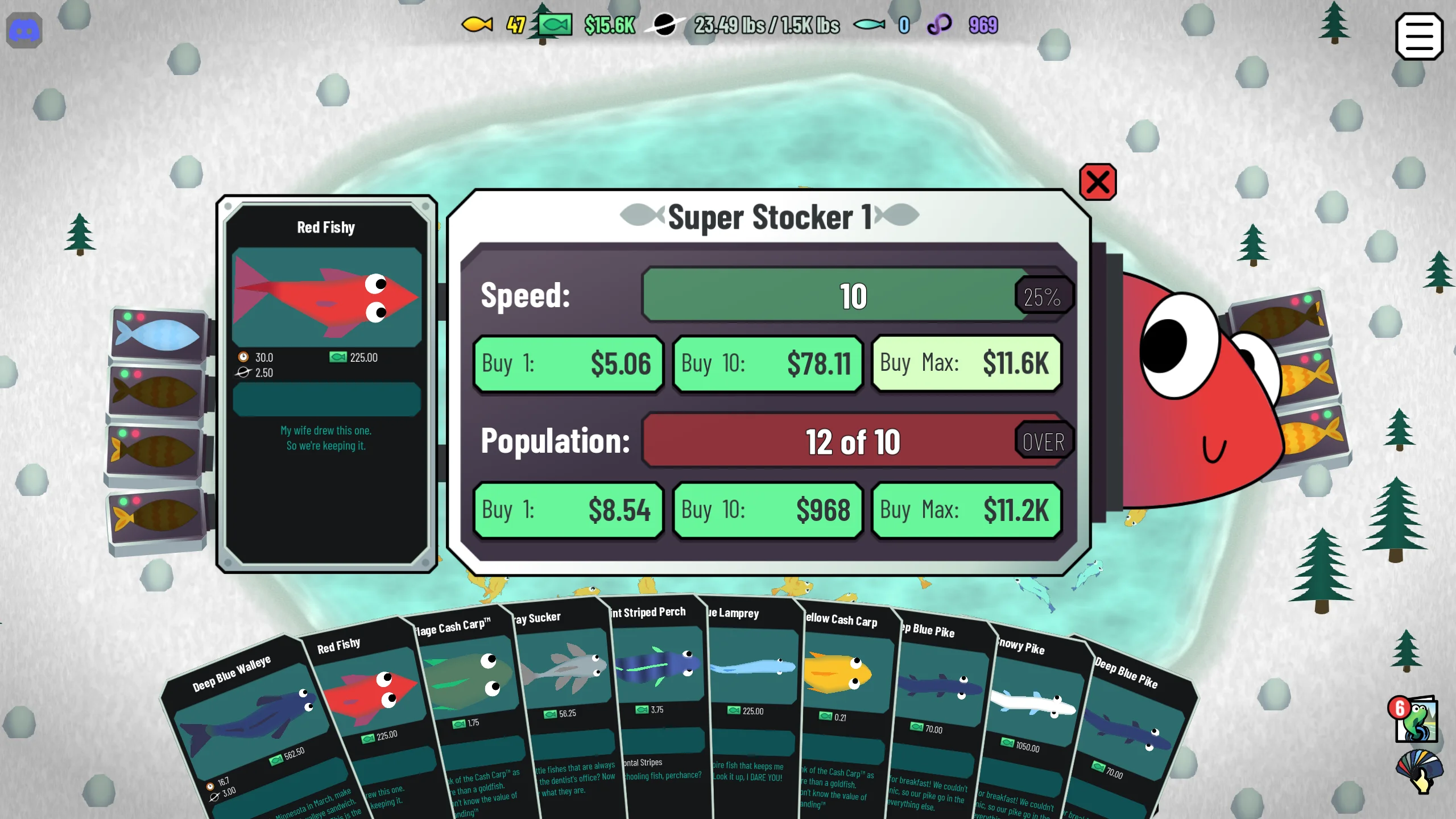Open the hamburger menu
This screenshot has height=819, width=1456.
pyautogui.click(x=1418, y=37)
